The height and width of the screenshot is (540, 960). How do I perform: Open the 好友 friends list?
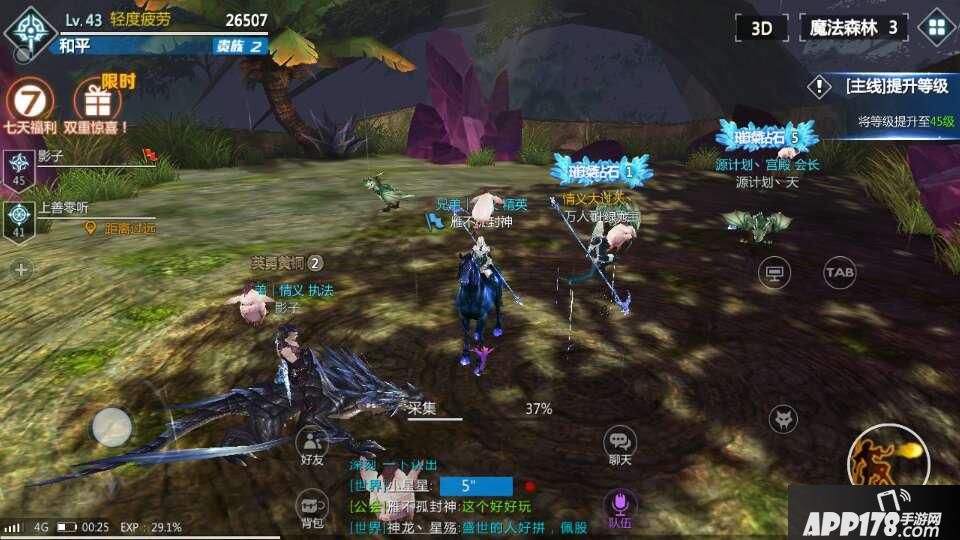(x=312, y=443)
